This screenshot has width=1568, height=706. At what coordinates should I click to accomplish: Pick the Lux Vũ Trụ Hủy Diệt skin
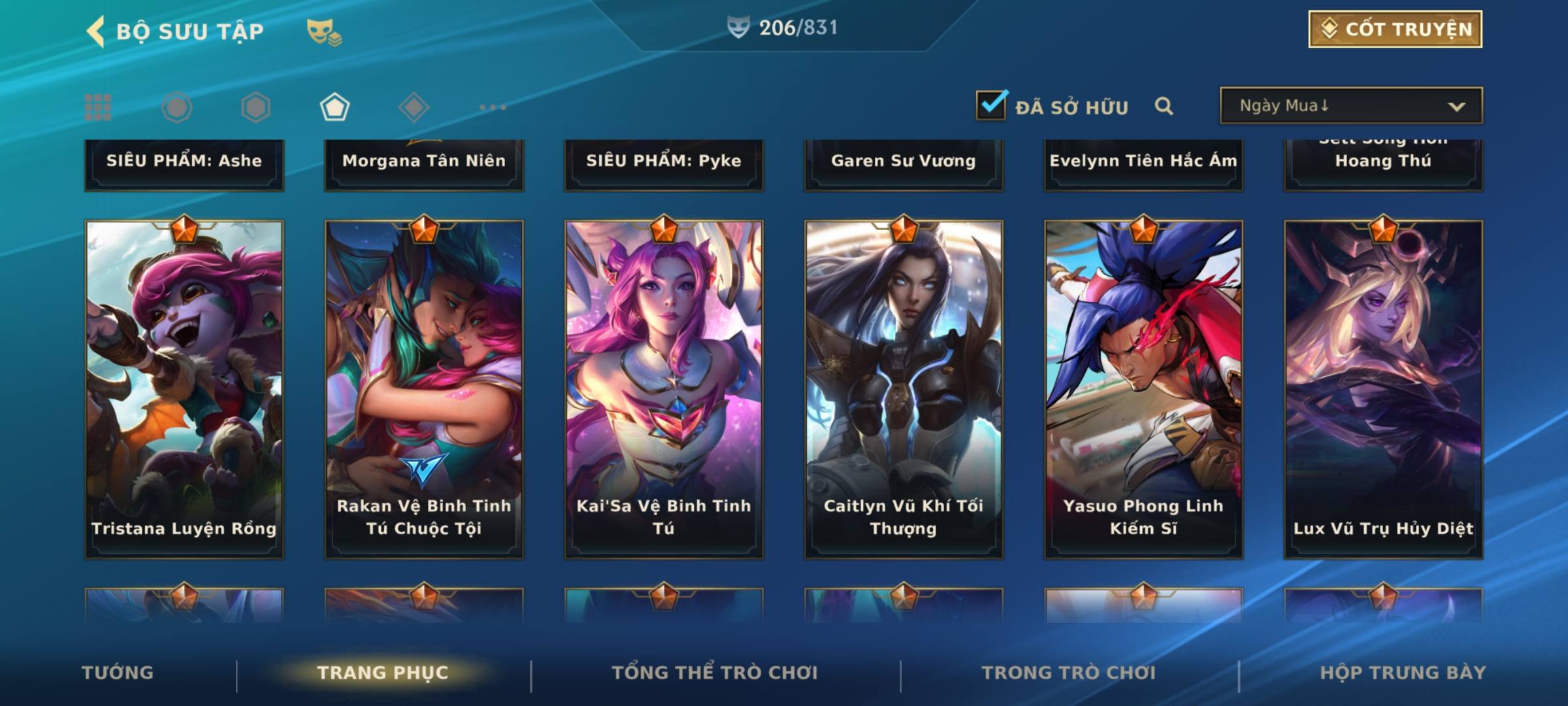(x=1383, y=389)
